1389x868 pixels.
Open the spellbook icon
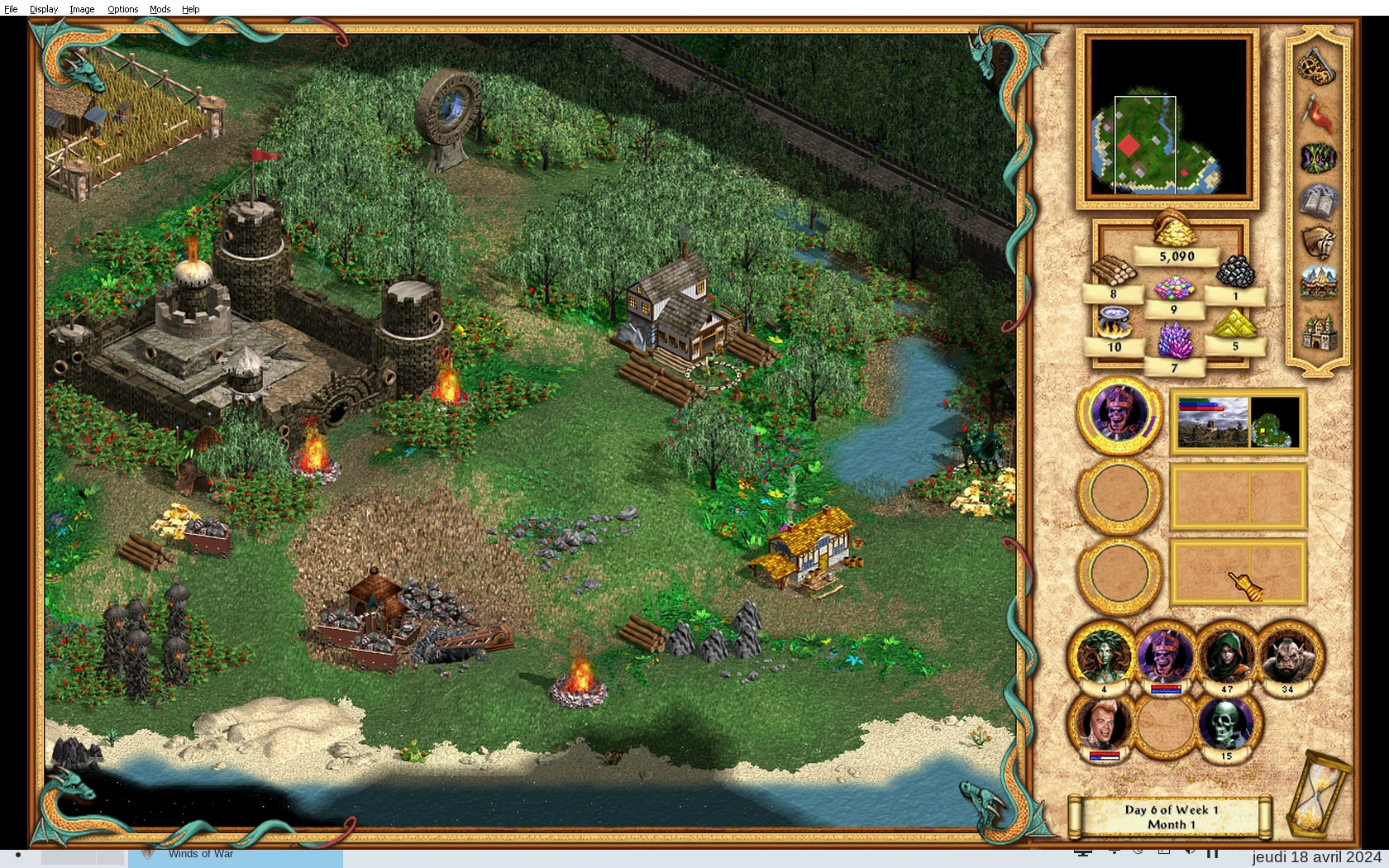pos(1318,202)
